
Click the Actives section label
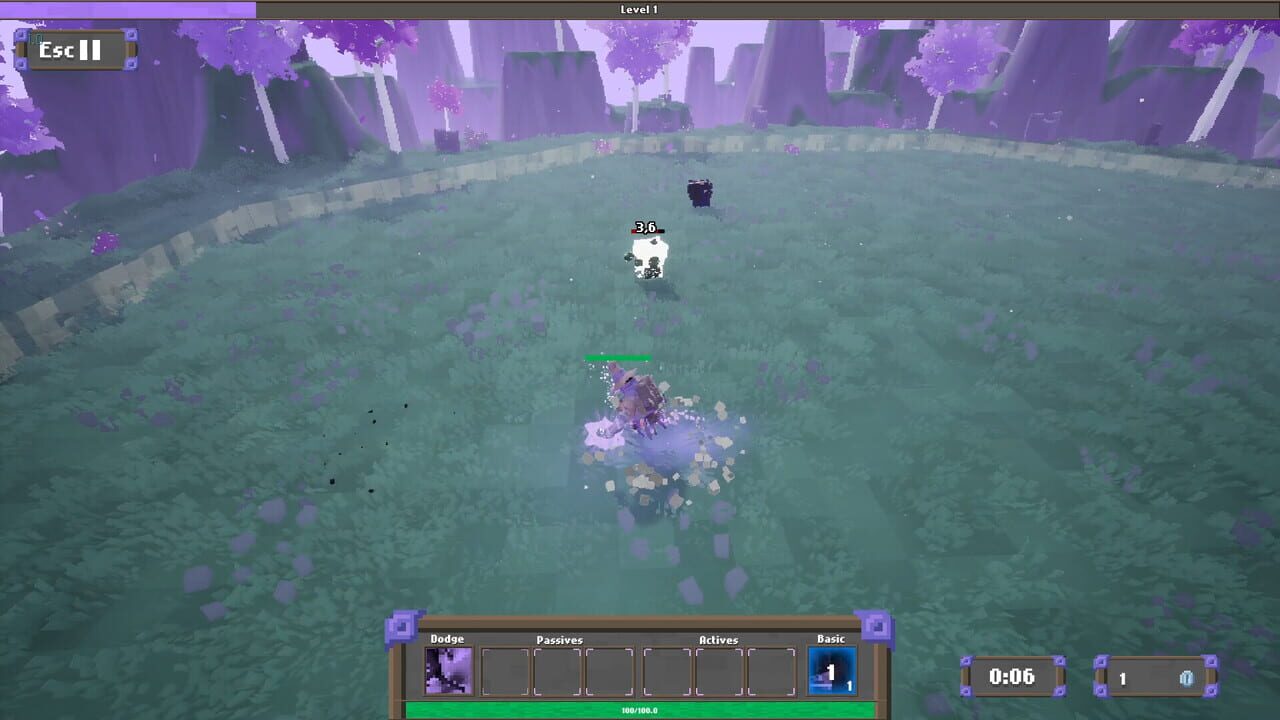(x=717, y=640)
